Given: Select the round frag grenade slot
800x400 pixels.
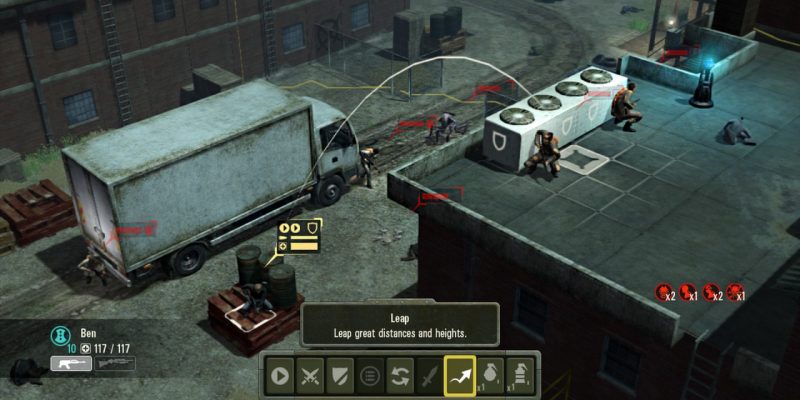Looking at the screenshot, I should coord(490,375).
